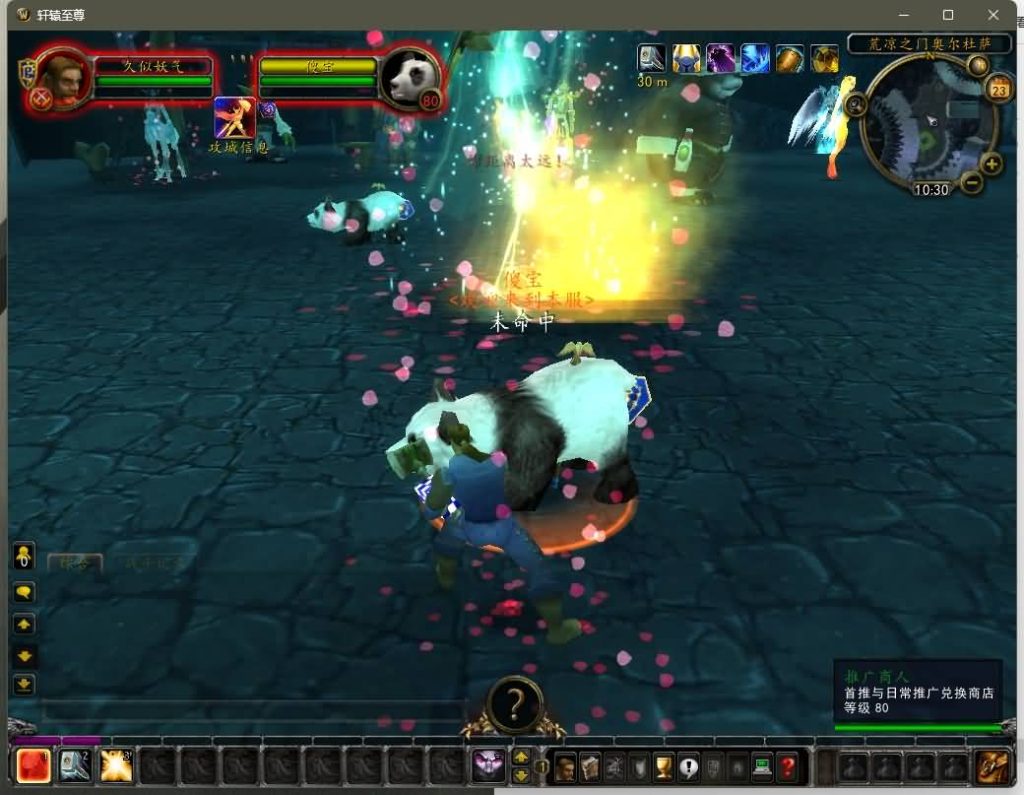Click the minimap zoom-out minus button

click(x=971, y=183)
